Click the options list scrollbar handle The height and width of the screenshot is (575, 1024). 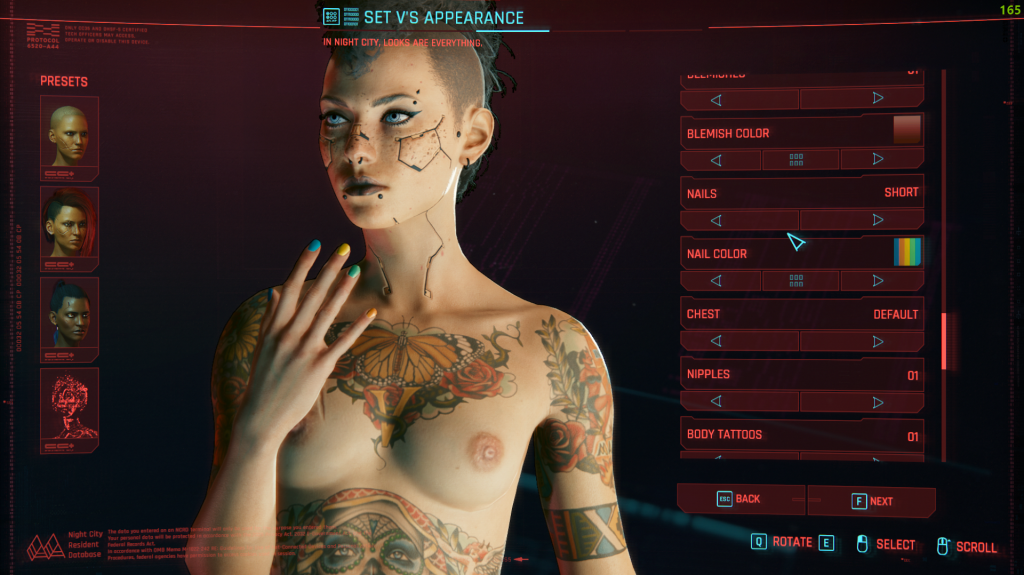click(943, 340)
